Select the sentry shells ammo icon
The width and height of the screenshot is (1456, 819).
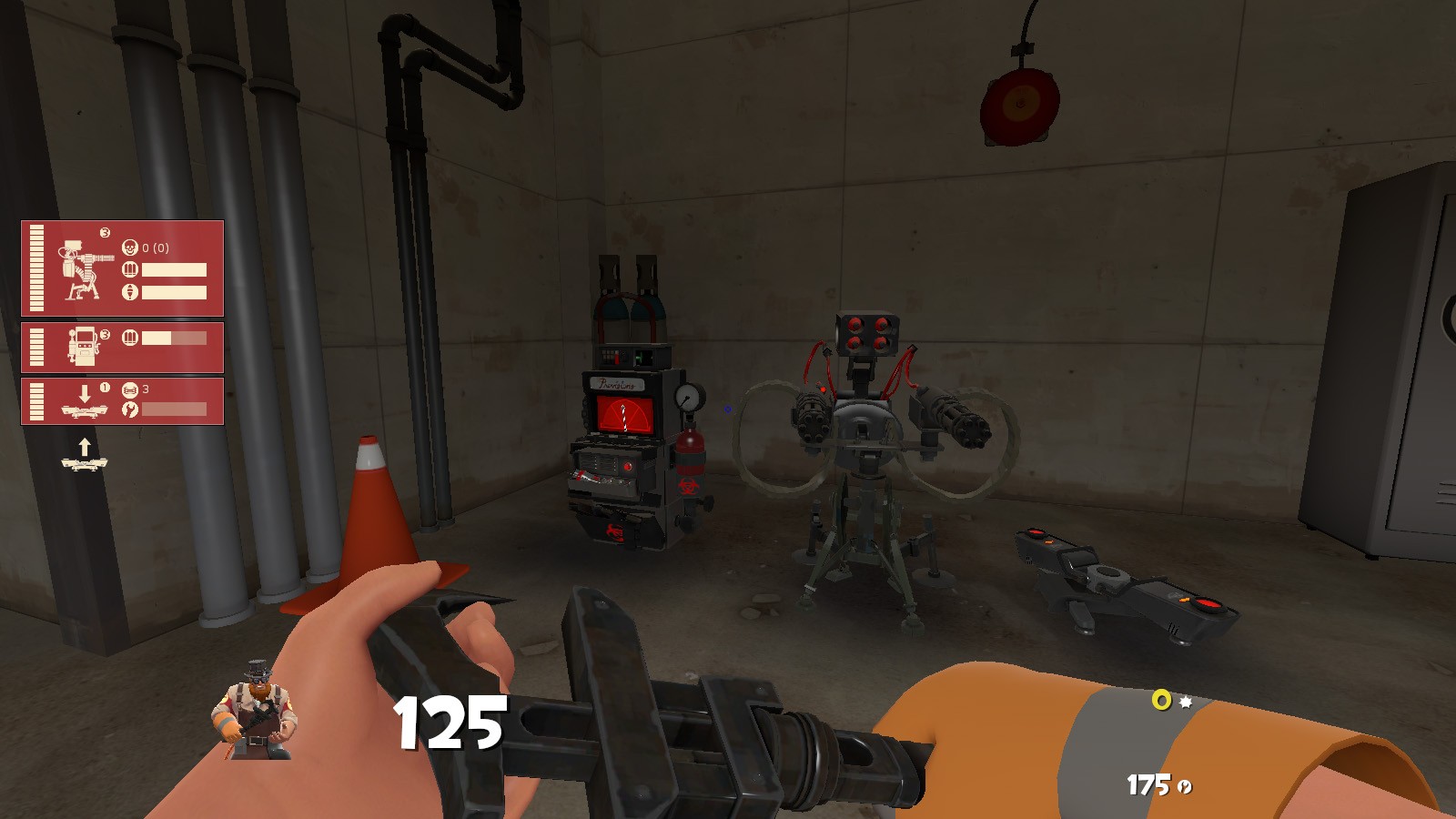coord(131,269)
